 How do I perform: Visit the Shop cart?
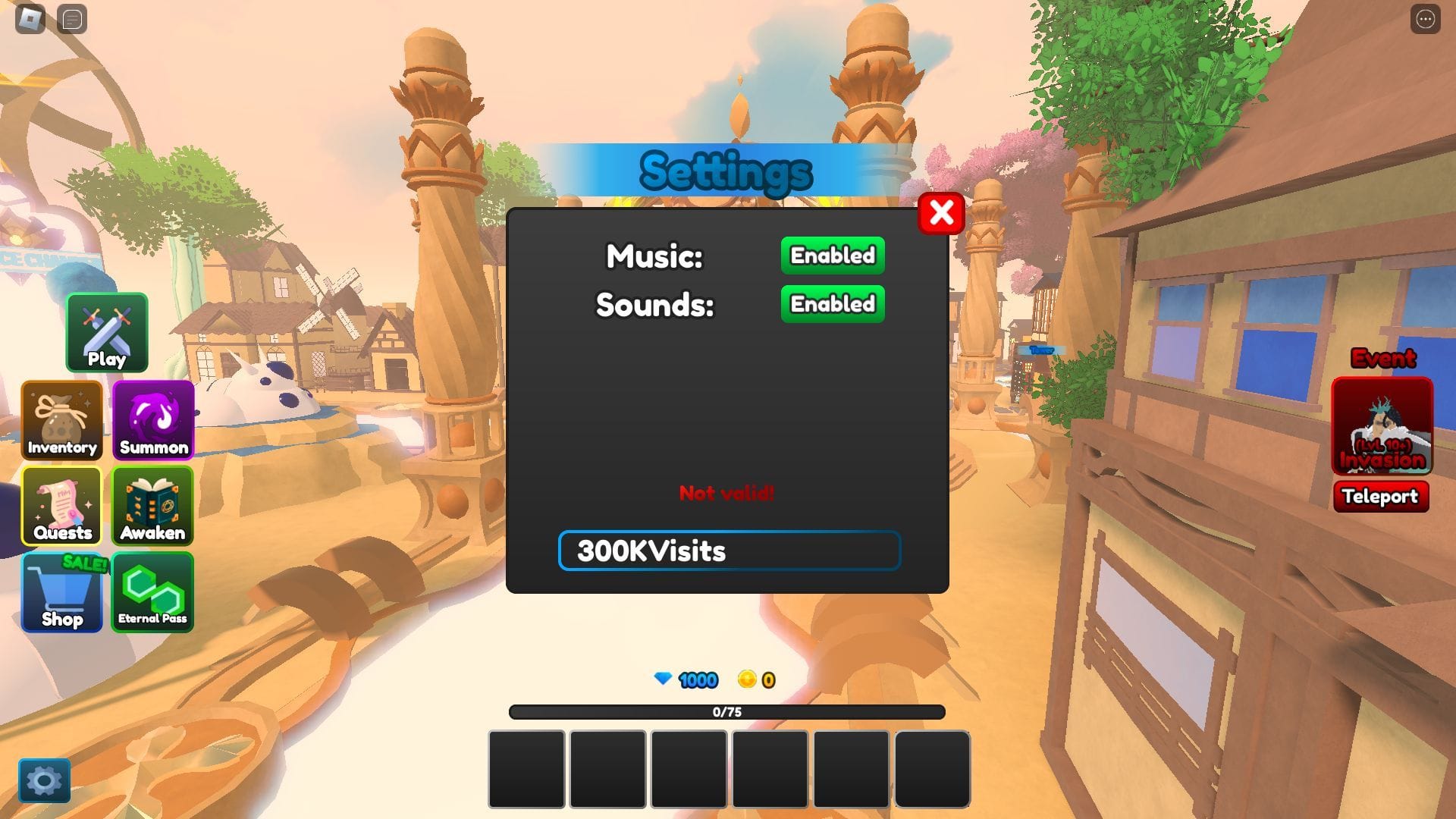tap(62, 592)
